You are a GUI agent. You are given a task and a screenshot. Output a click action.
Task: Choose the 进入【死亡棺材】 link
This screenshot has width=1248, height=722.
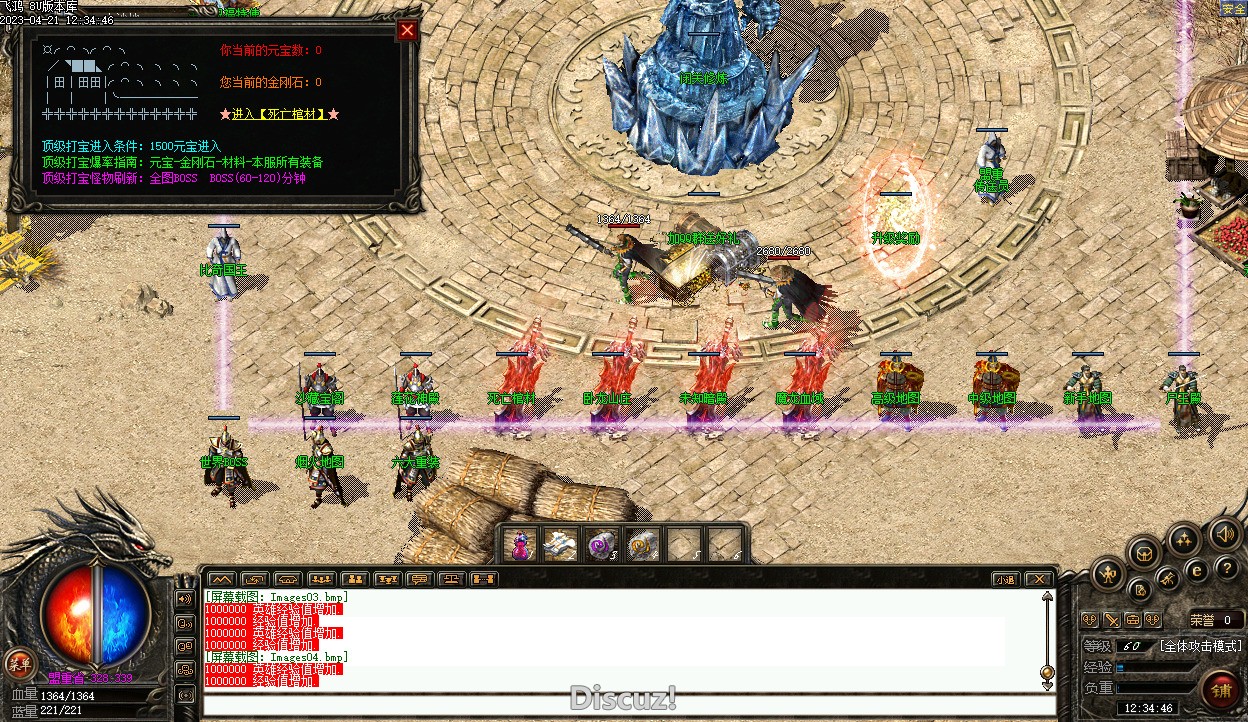pyautogui.click(x=280, y=114)
